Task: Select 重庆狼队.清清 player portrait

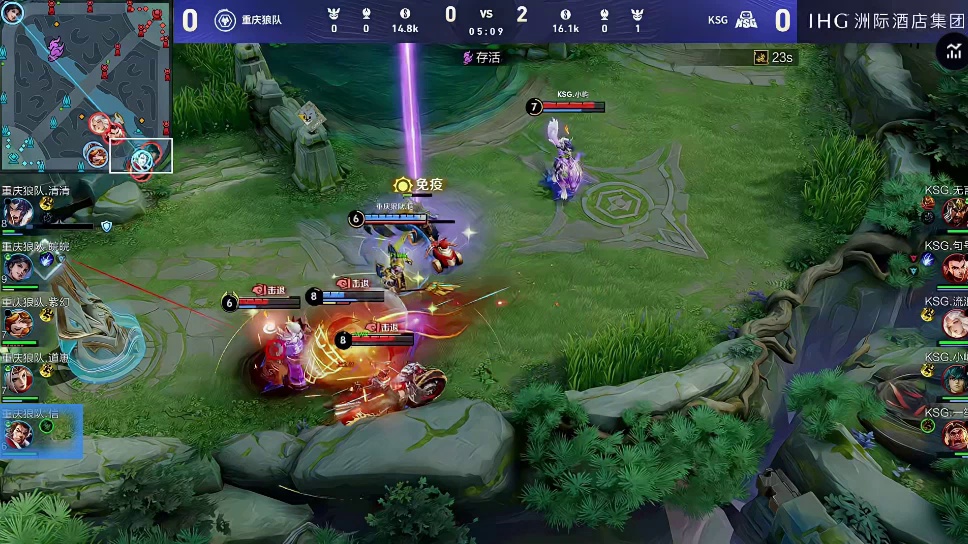Action: coord(17,212)
